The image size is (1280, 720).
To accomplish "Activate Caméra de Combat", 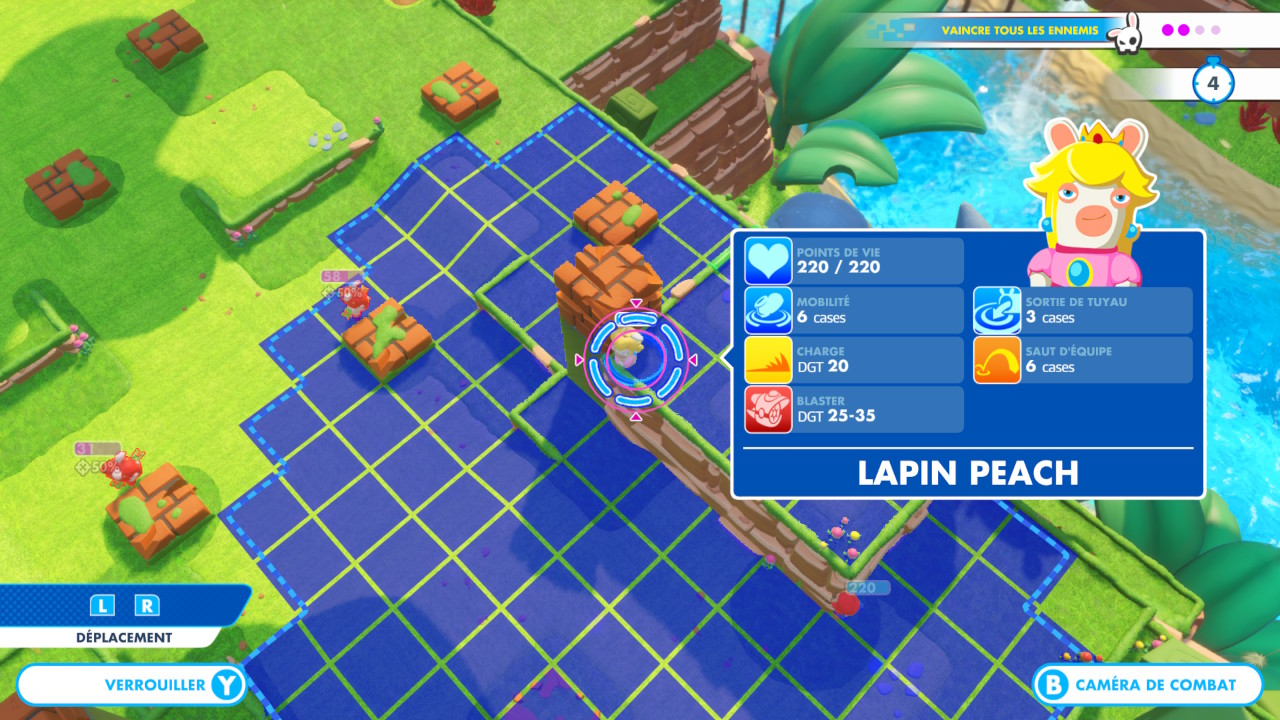I will pos(1150,685).
